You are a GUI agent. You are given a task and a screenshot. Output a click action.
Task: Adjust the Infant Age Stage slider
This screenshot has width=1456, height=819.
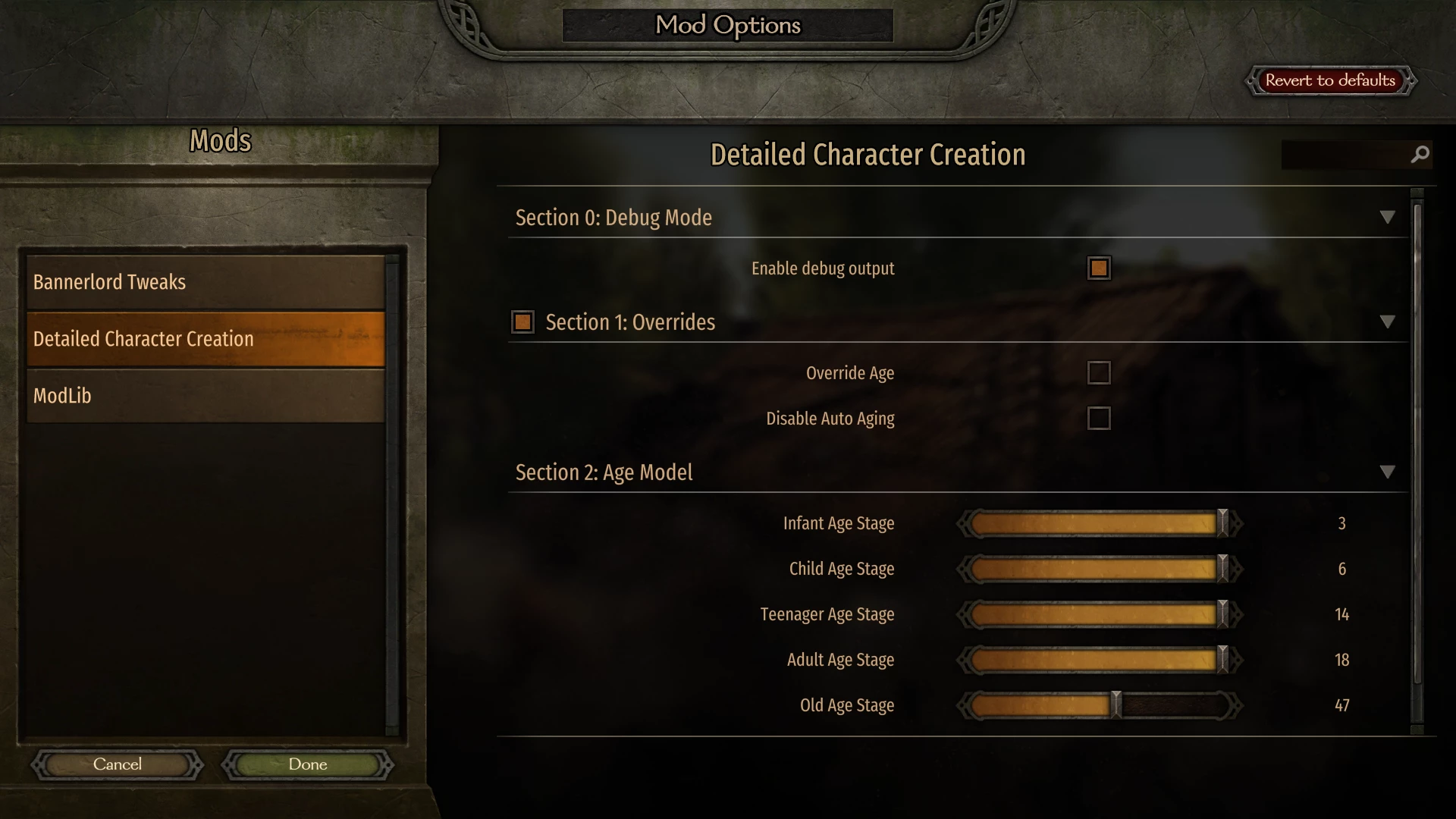point(1099,523)
